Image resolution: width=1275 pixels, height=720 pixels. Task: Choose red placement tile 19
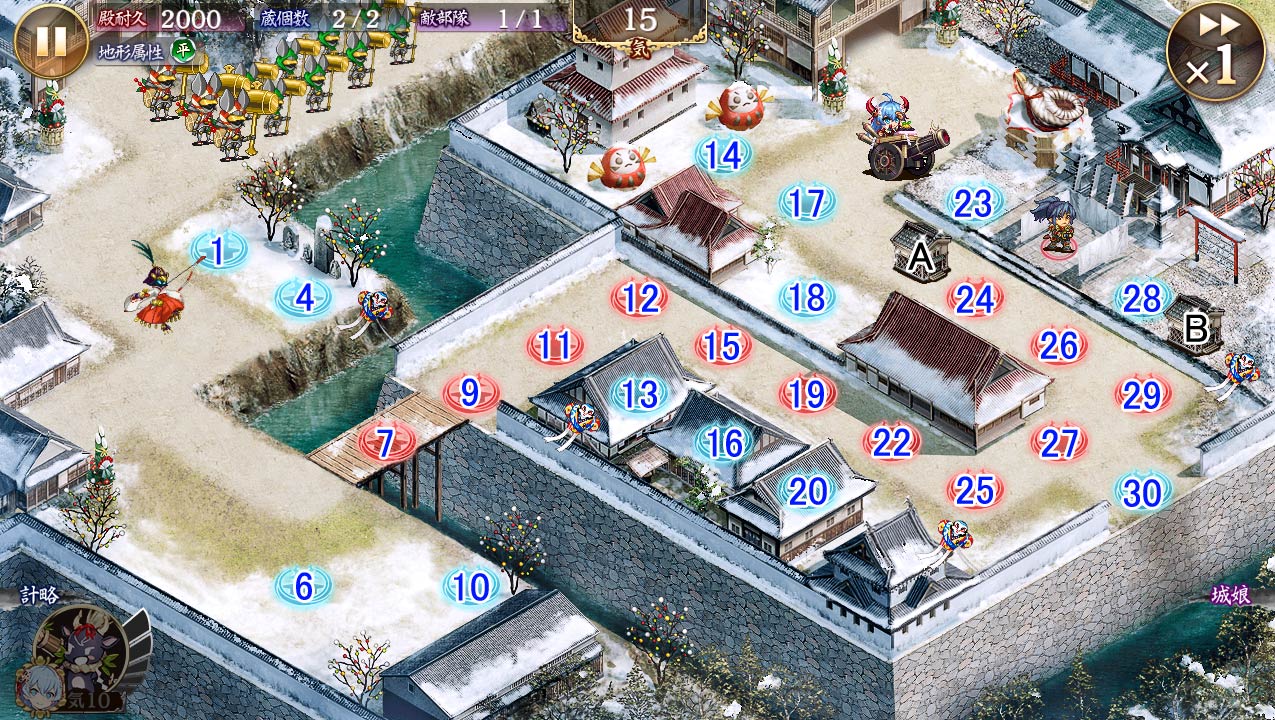tap(806, 394)
